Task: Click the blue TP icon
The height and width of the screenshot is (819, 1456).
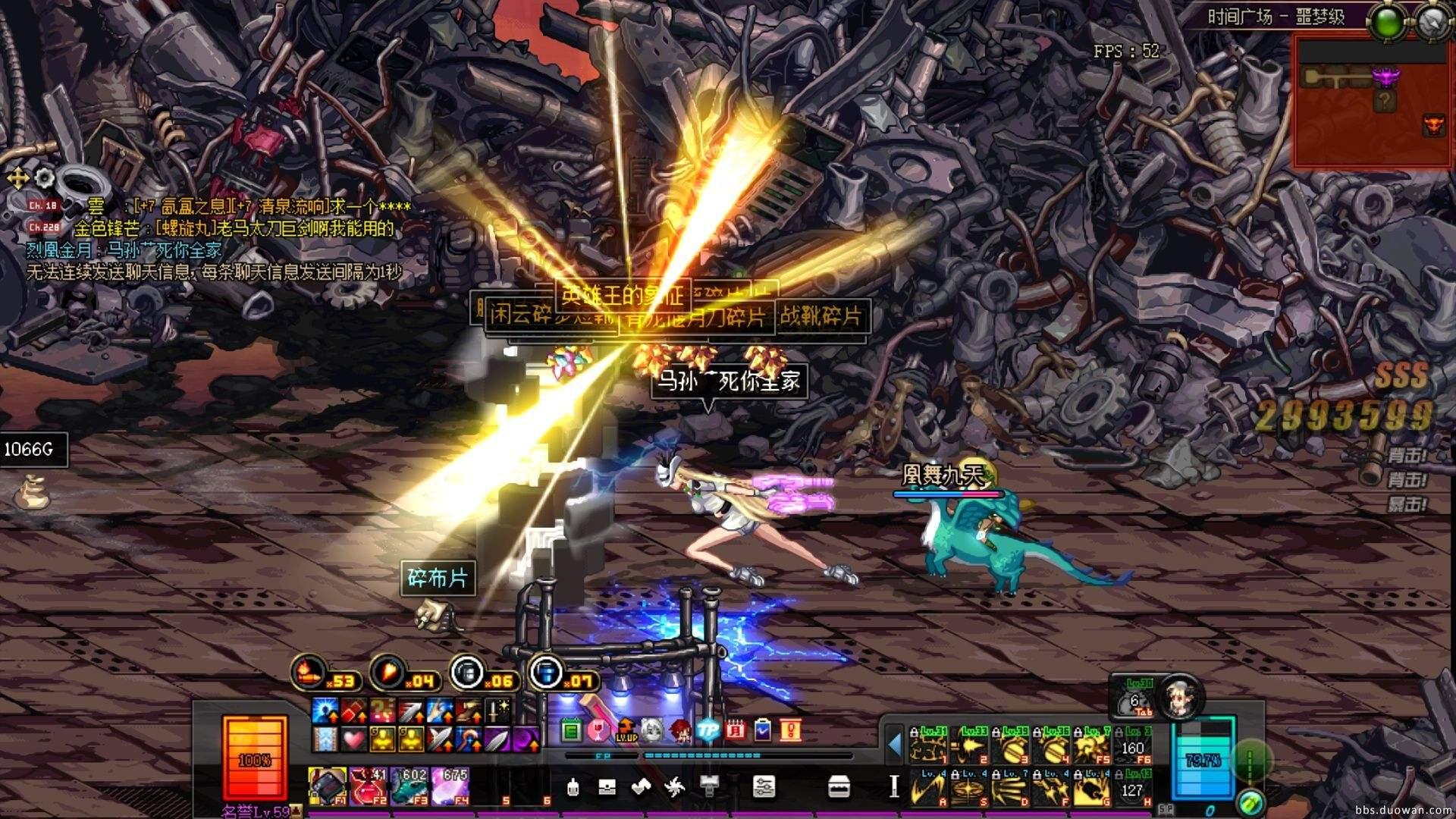Action: pyautogui.click(x=708, y=730)
